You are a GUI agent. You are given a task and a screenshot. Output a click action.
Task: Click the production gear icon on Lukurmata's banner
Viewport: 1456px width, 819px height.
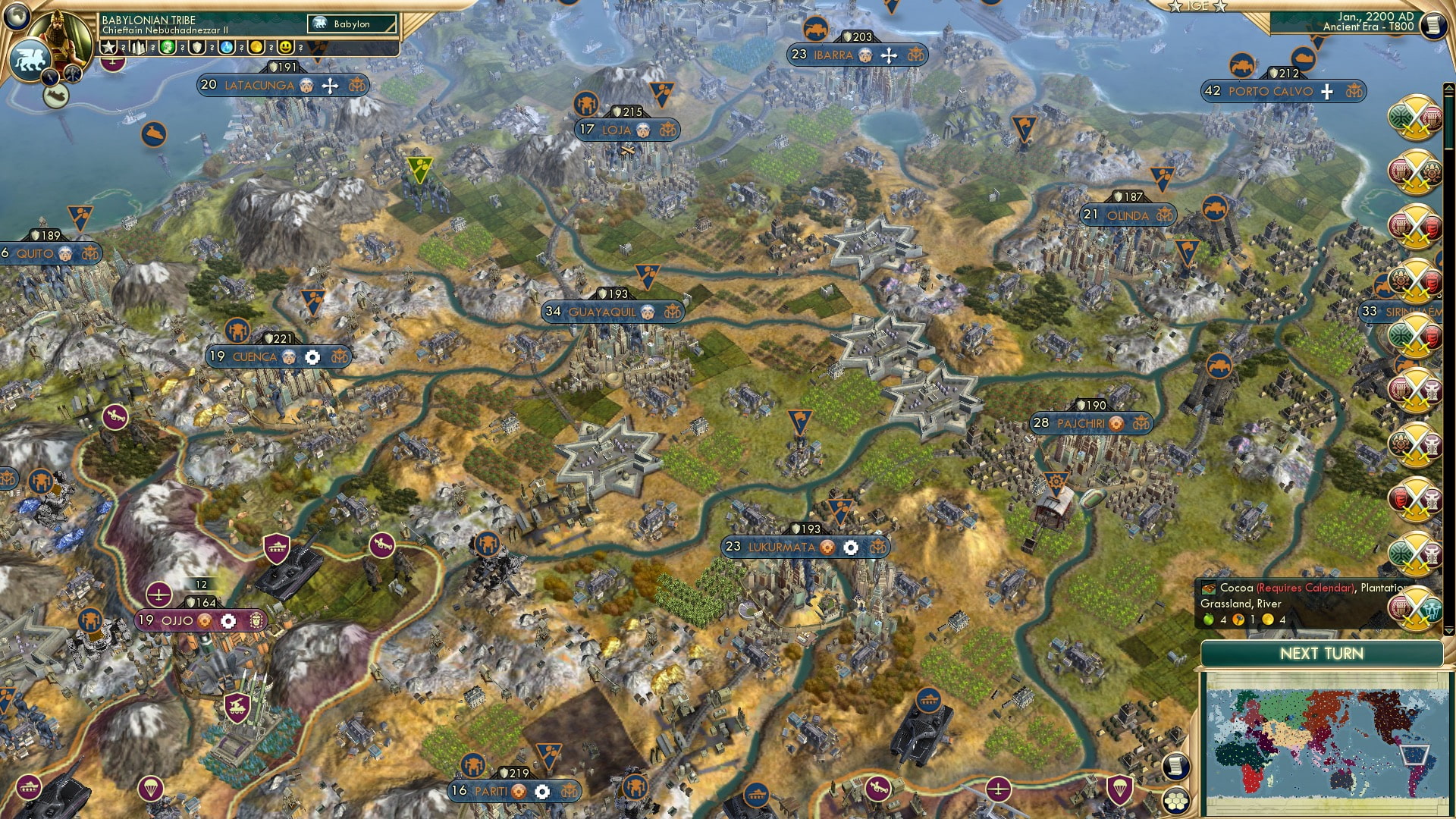851,548
